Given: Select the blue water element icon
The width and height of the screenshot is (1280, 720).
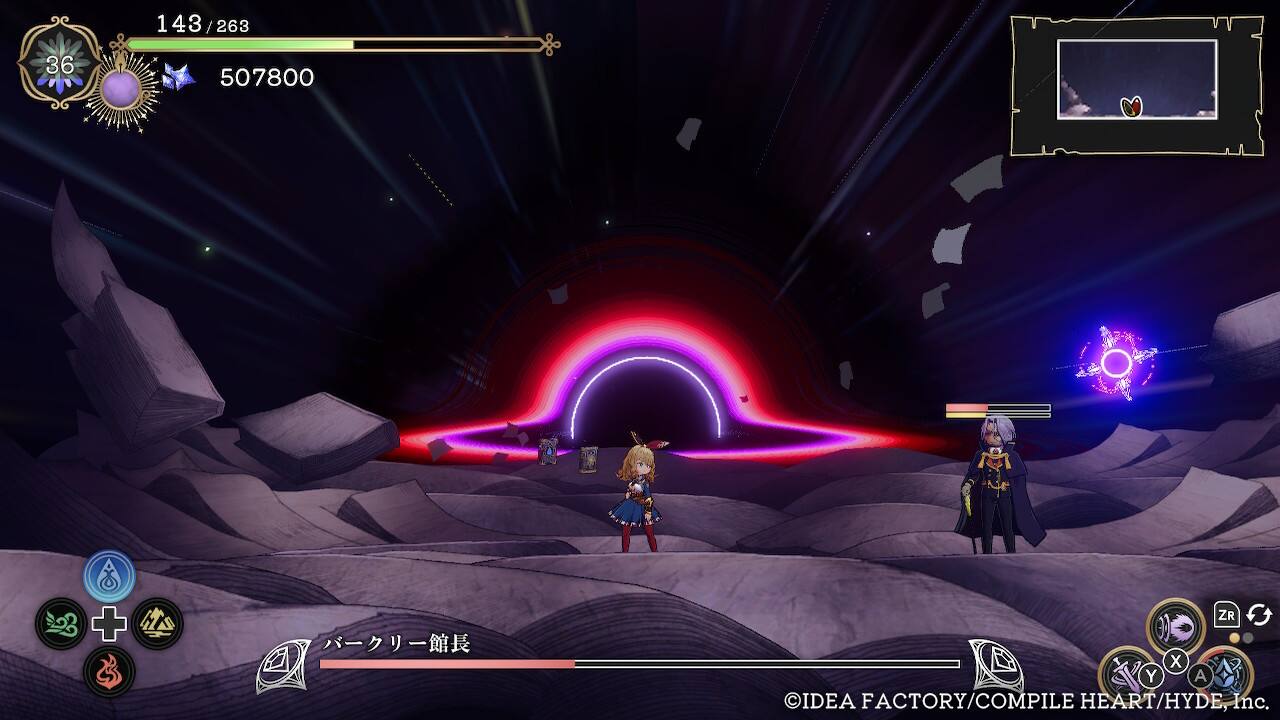Looking at the screenshot, I should coord(109,576).
